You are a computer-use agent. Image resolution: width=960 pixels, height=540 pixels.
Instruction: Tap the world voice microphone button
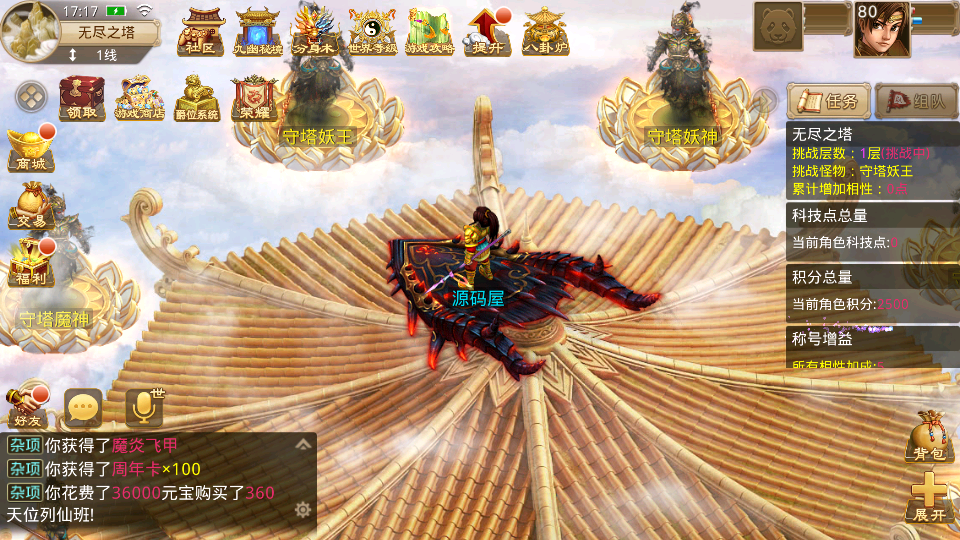(x=143, y=407)
